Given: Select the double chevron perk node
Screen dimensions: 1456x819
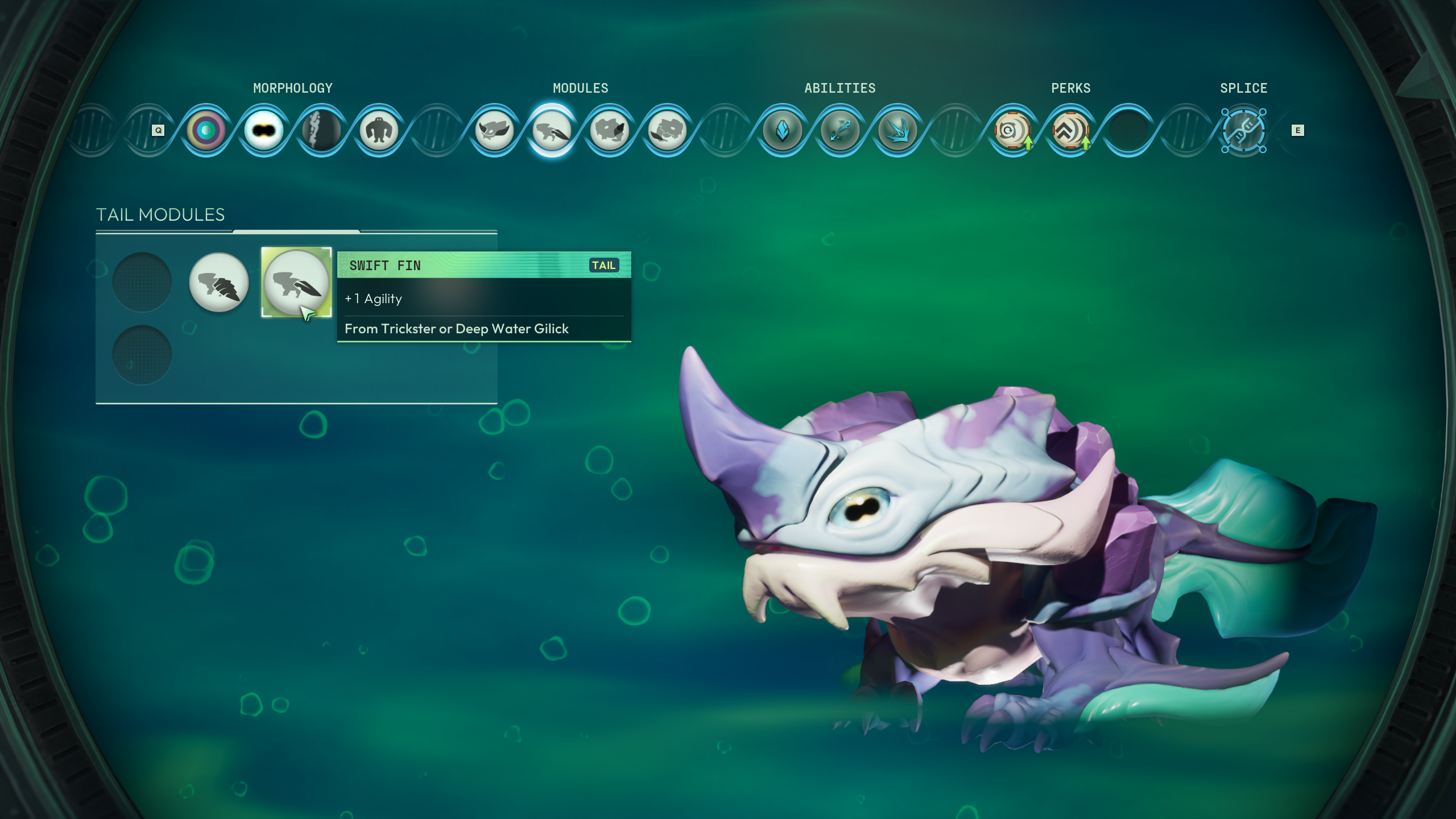Looking at the screenshot, I should (x=1070, y=131).
